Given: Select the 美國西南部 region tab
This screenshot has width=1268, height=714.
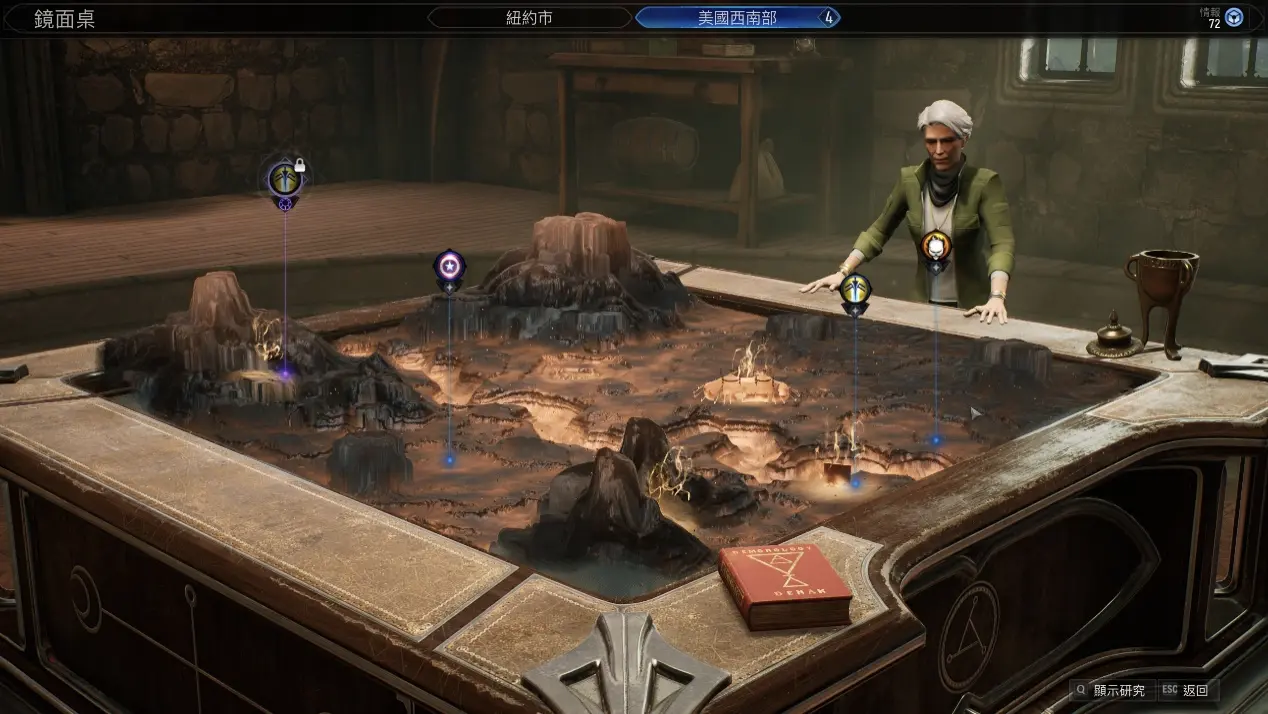Looking at the screenshot, I should [x=737, y=18].
